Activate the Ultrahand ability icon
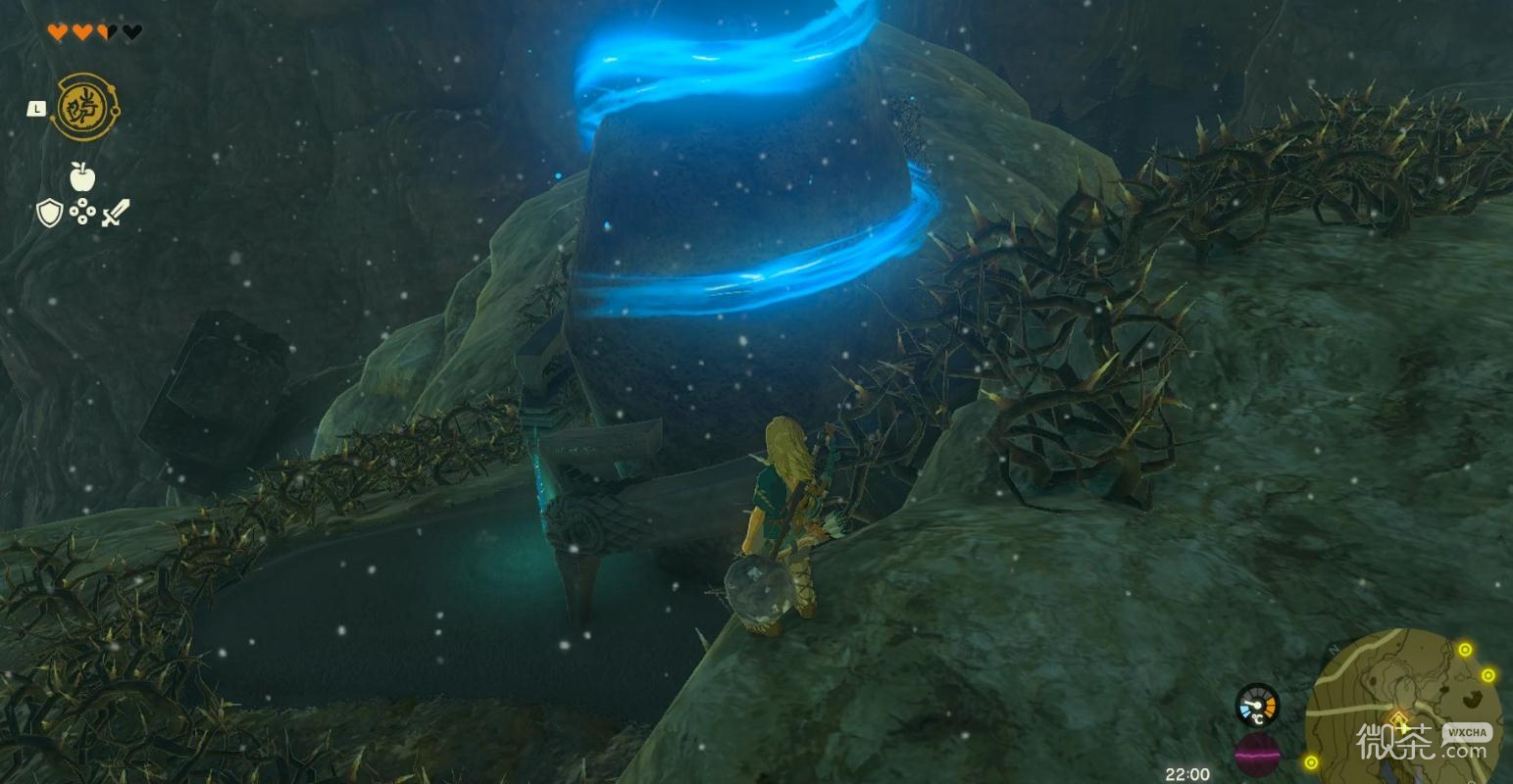Image resolution: width=1513 pixels, height=784 pixels. point(85,107)
